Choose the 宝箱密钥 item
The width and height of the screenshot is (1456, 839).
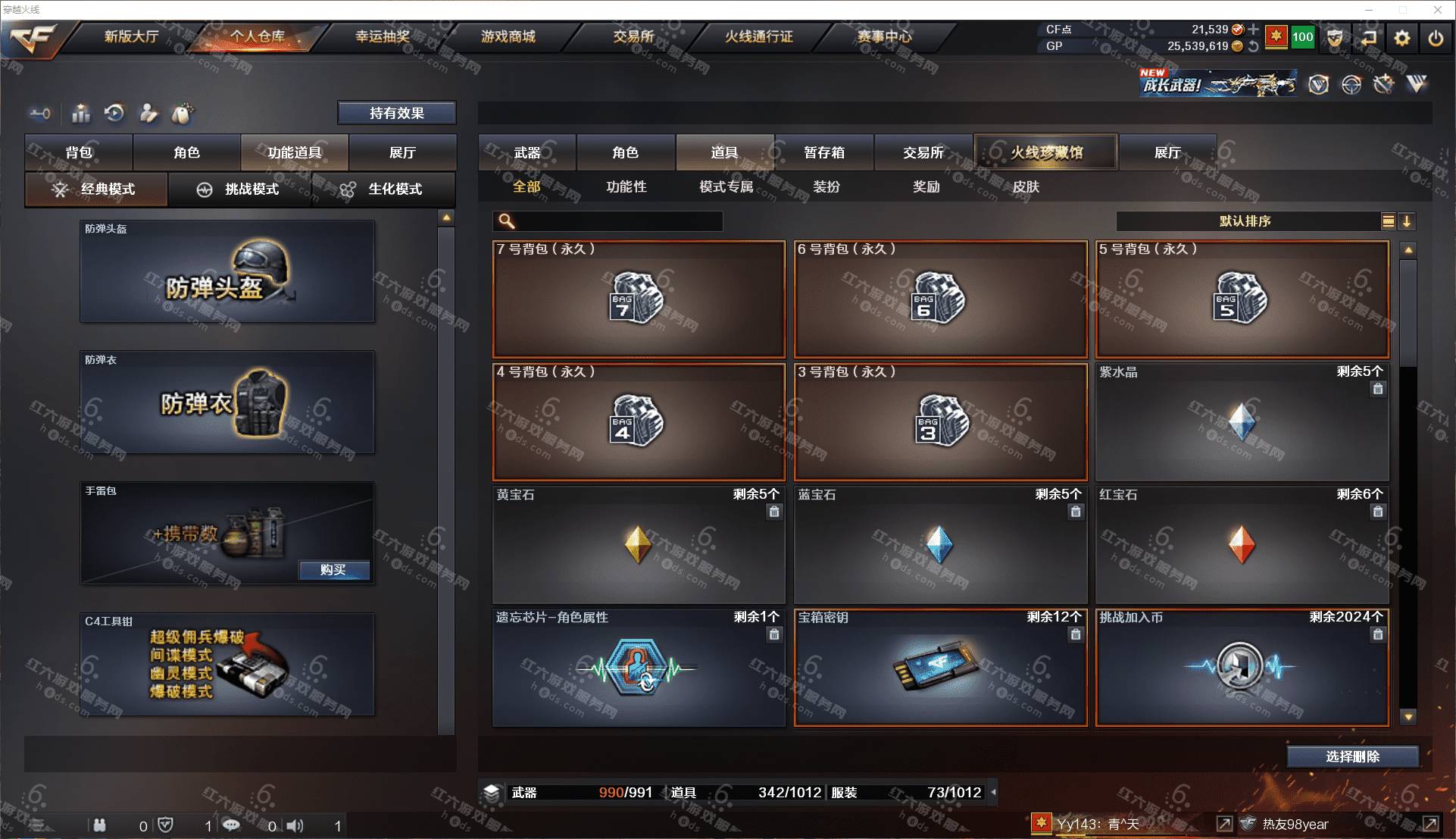coord(940,668)
